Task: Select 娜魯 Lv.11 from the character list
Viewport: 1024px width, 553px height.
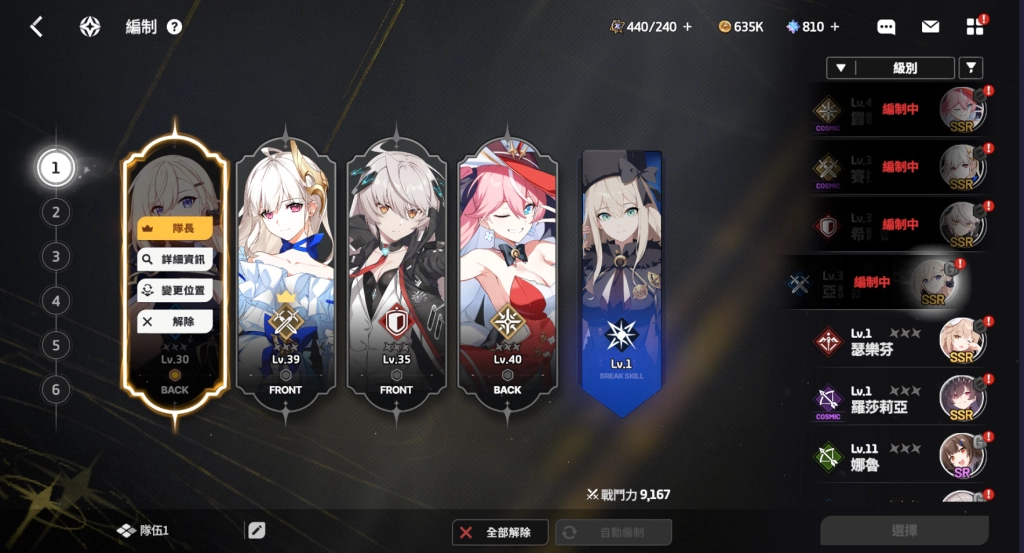Action: tap(900, 455)
